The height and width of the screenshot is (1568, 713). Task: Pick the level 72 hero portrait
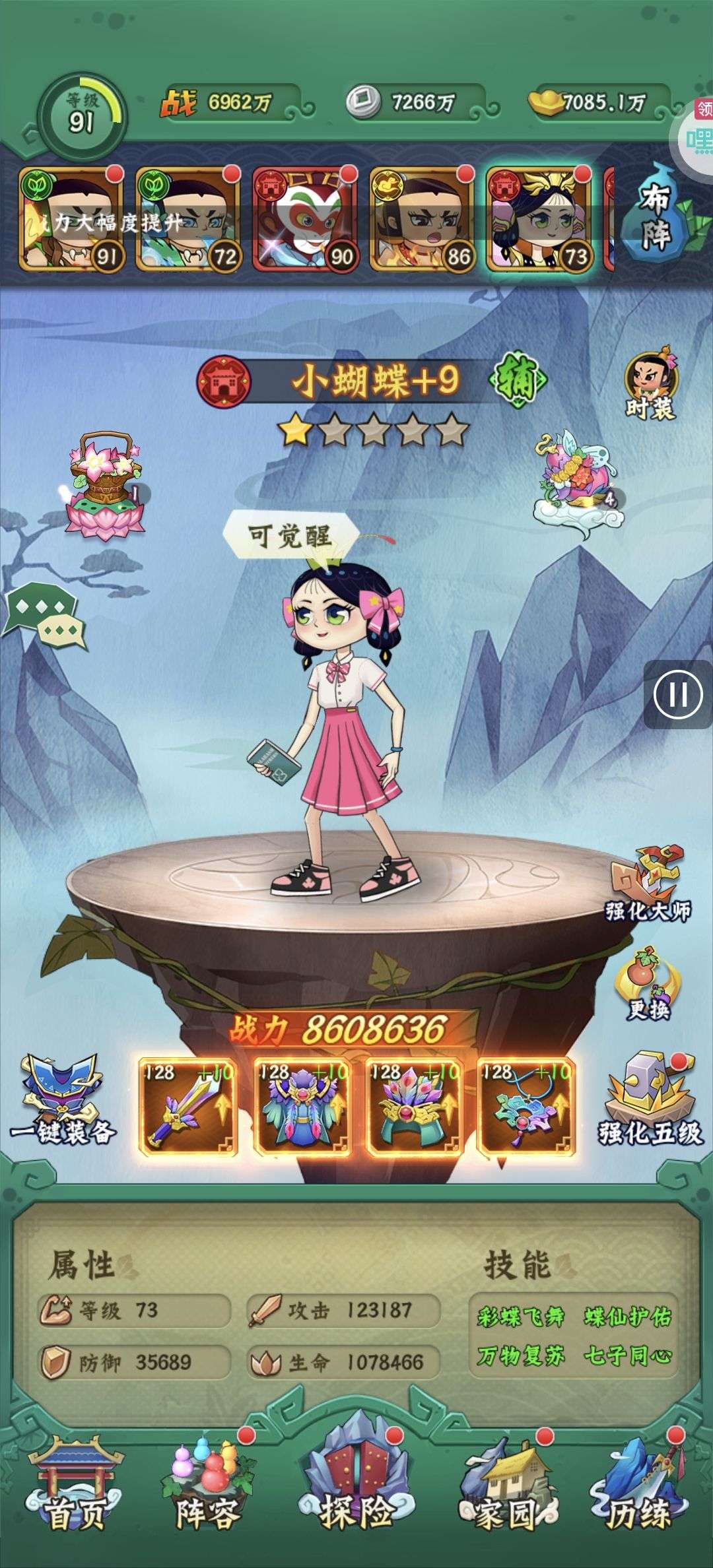(189, 219)
